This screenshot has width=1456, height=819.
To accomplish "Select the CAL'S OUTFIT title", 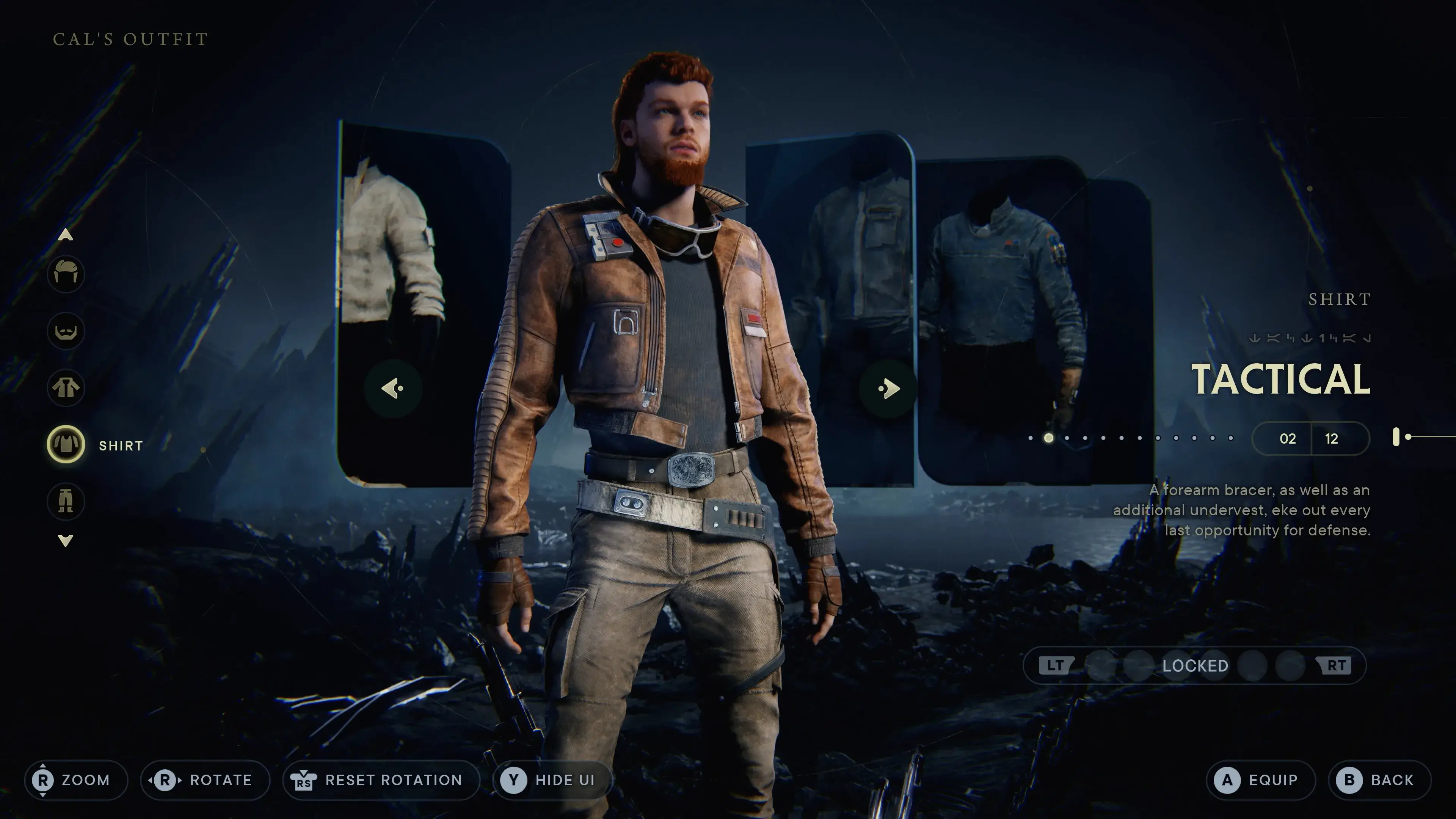I will coord(129,39).
